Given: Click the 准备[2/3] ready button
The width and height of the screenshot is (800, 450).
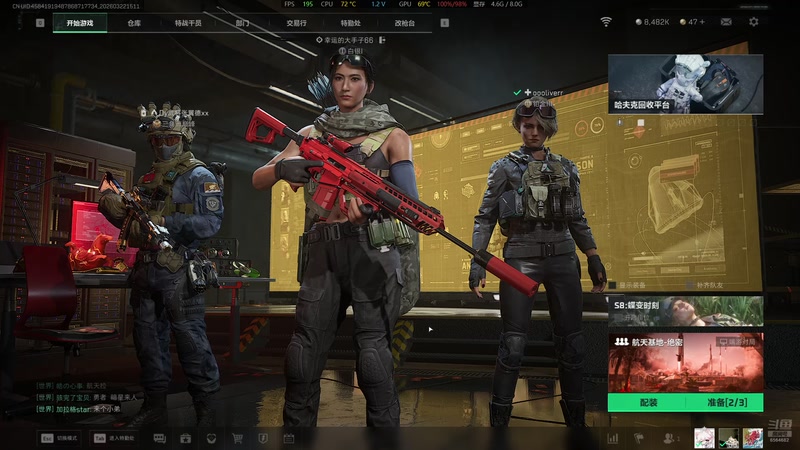Looking at the screenshot, I should 724,402.
